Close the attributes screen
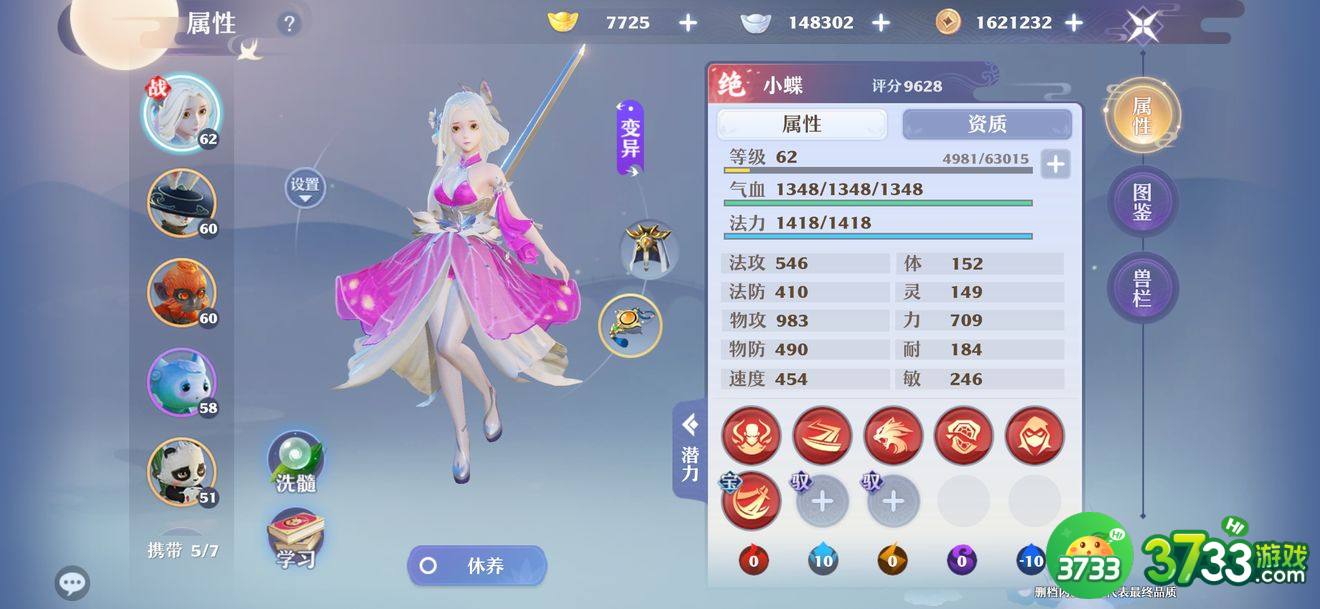The image size is (1320, 609). [x=1142, y=24]
